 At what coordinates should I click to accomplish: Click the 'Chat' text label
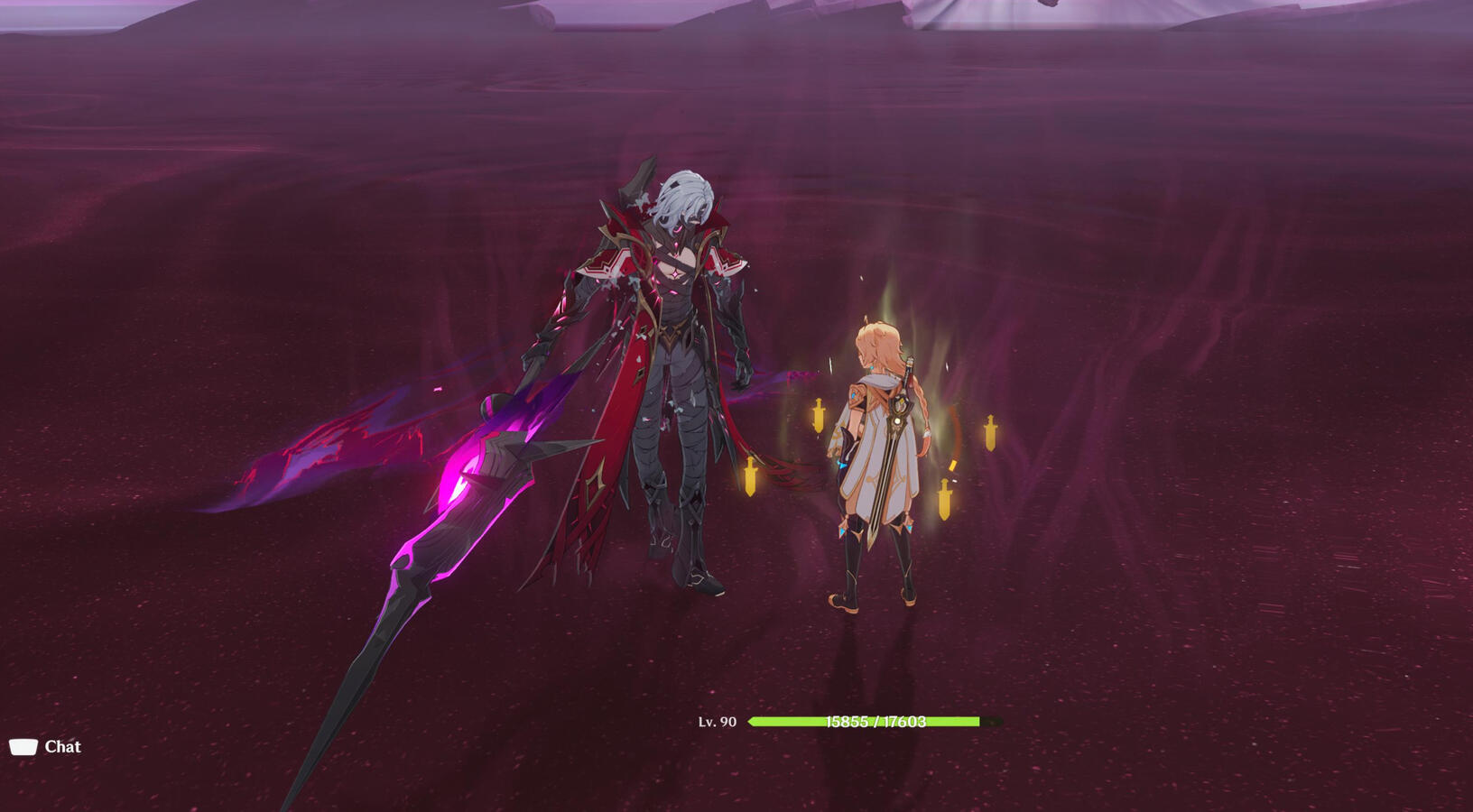coord(61,746)
